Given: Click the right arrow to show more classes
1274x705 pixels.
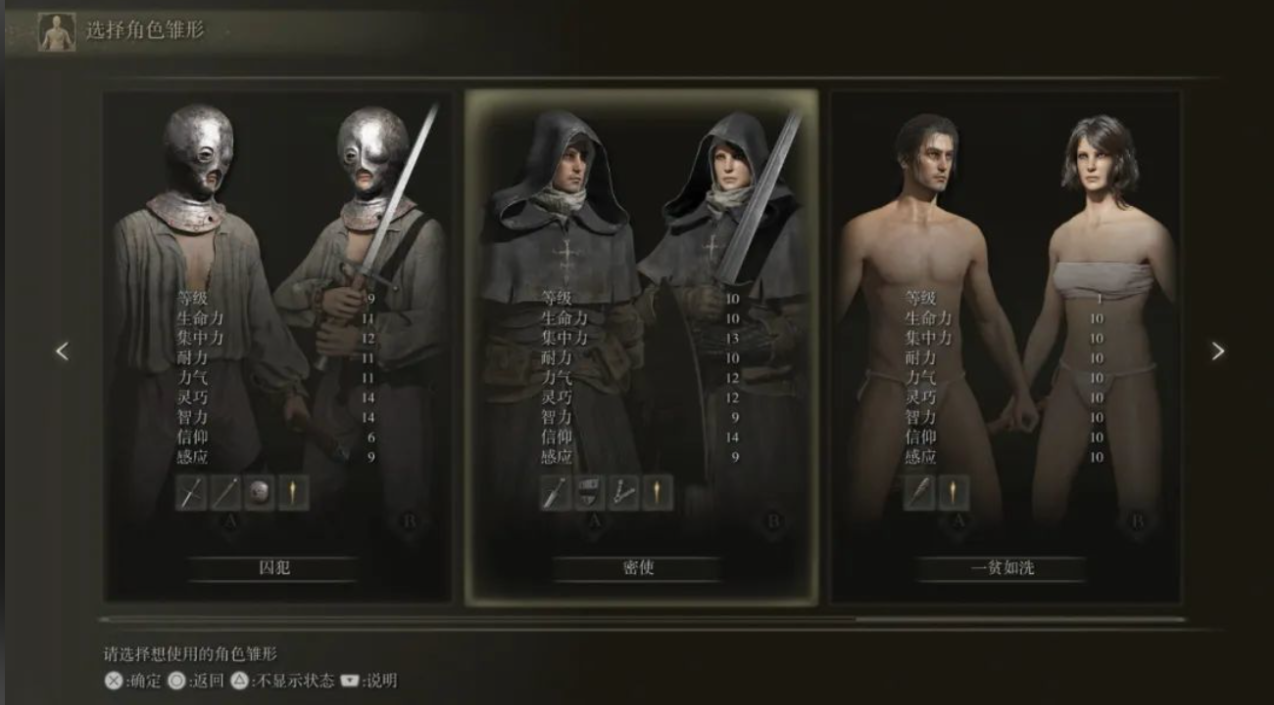Looking at the screenshot, I should [x=1217, y=351].
